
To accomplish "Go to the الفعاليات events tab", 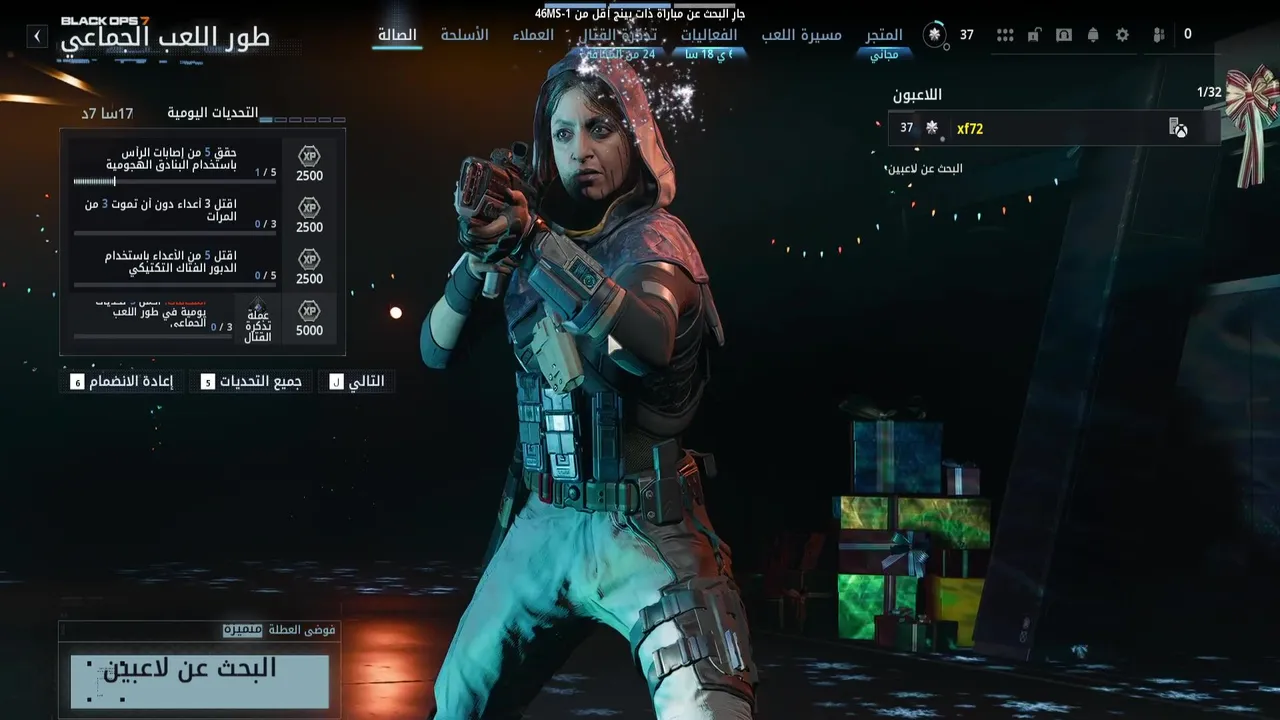I will point(709,35).
